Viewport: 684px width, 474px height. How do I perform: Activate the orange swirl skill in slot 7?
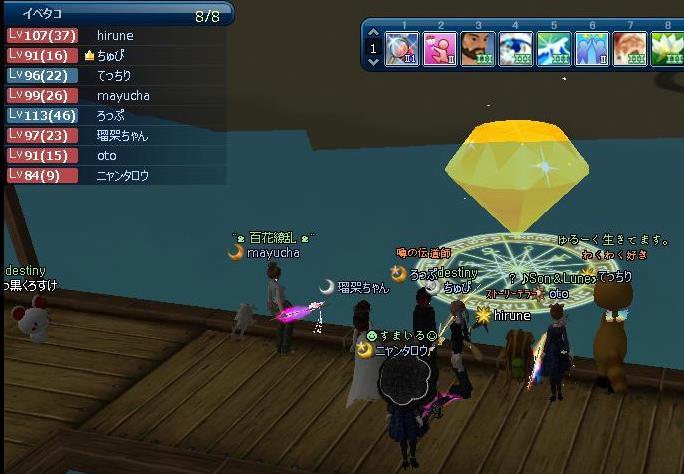pyautogui.click(x=630, y=48)
